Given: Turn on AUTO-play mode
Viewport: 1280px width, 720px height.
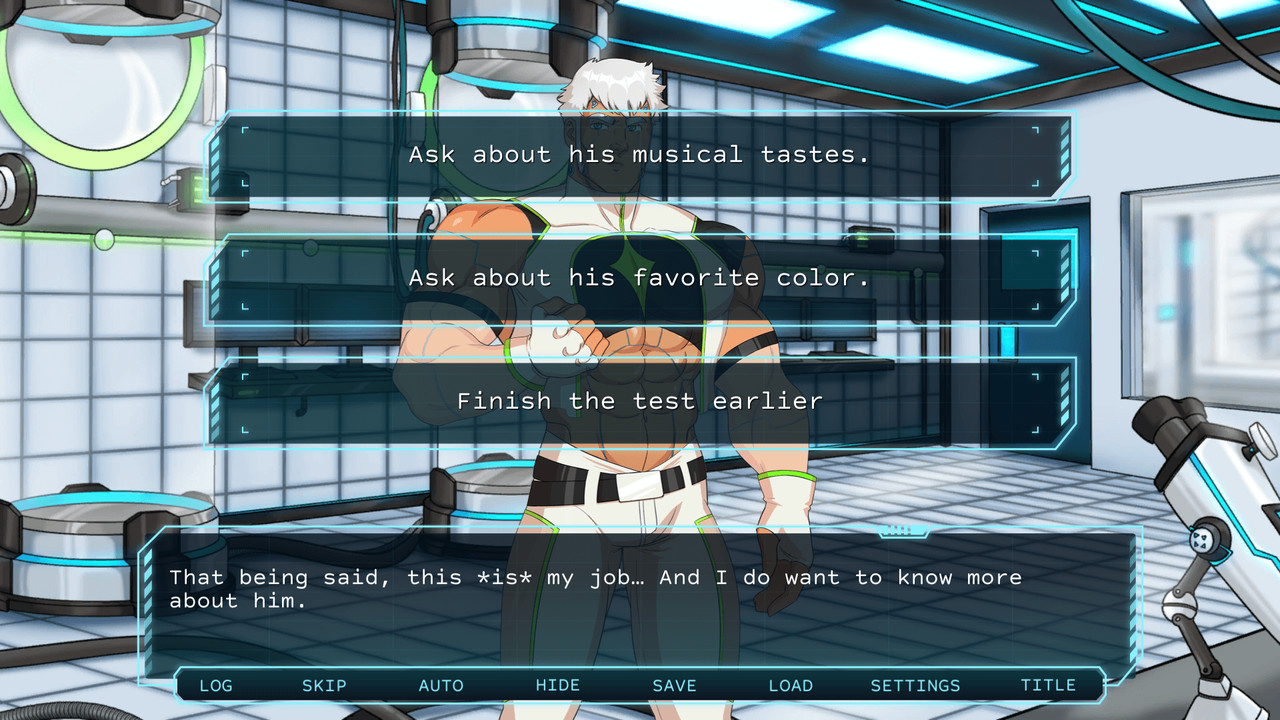Looking at the screenshot, I should (441, 686).
